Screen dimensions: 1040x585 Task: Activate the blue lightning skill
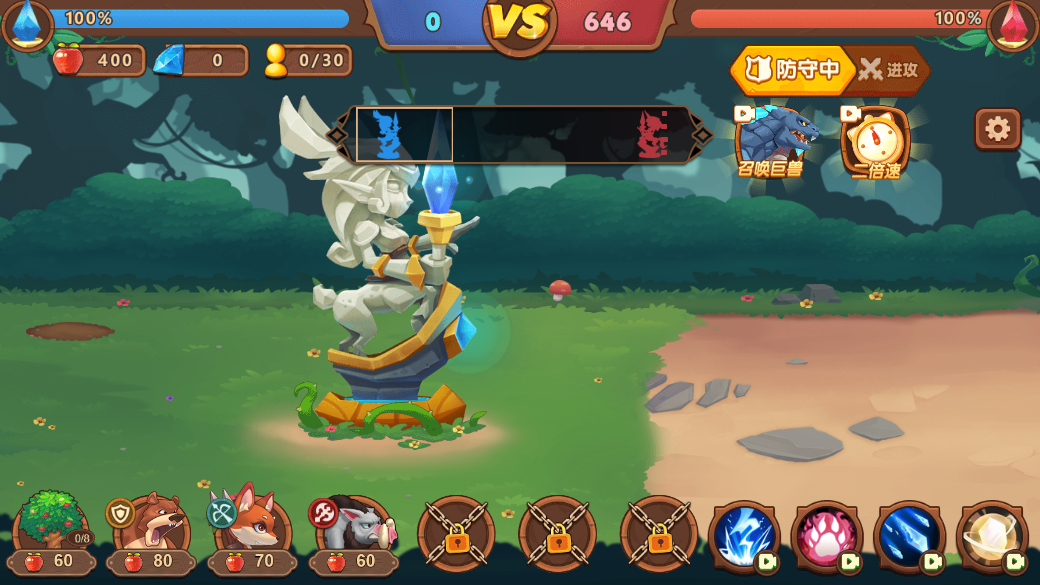tap(744, 537)
